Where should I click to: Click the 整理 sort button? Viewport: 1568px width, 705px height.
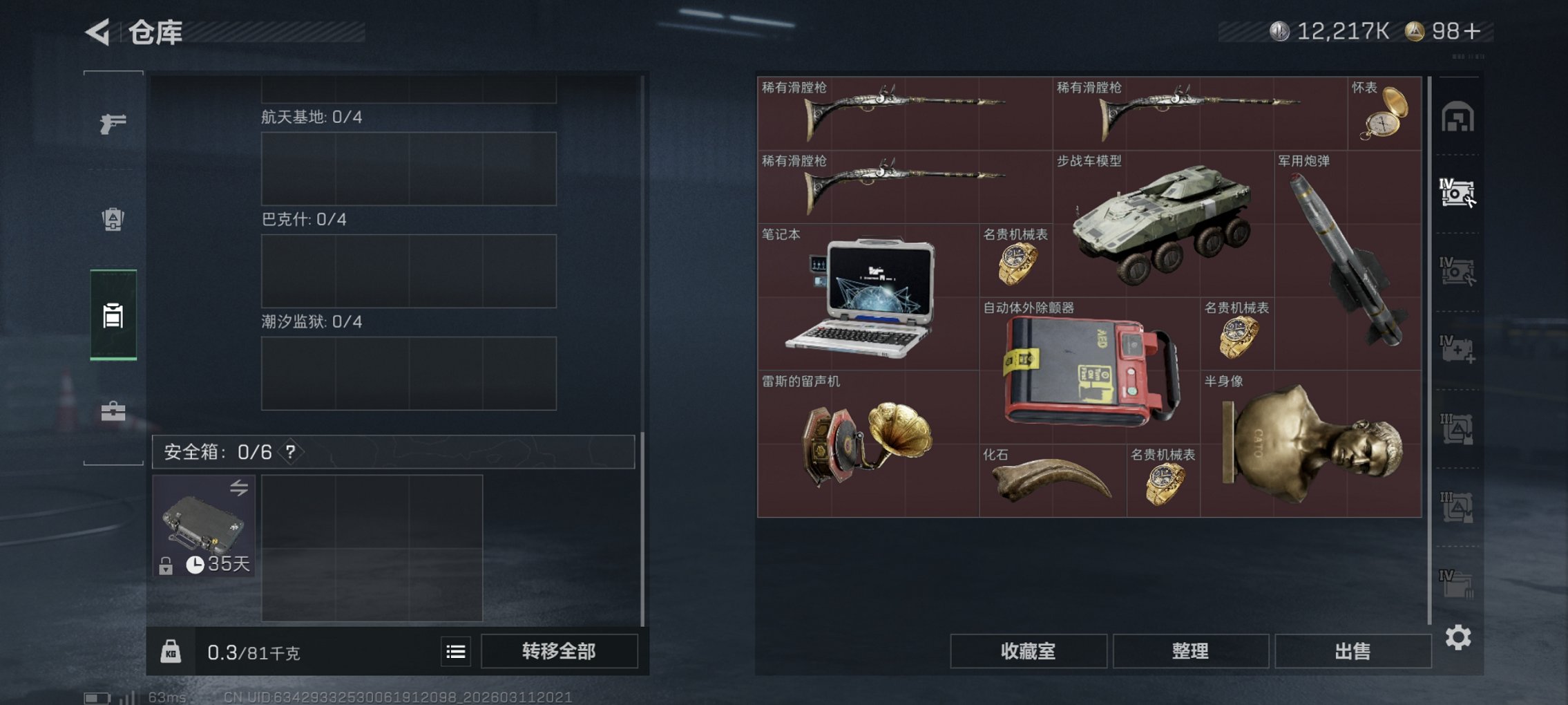pyautogui.click(x=1190, y=650)
